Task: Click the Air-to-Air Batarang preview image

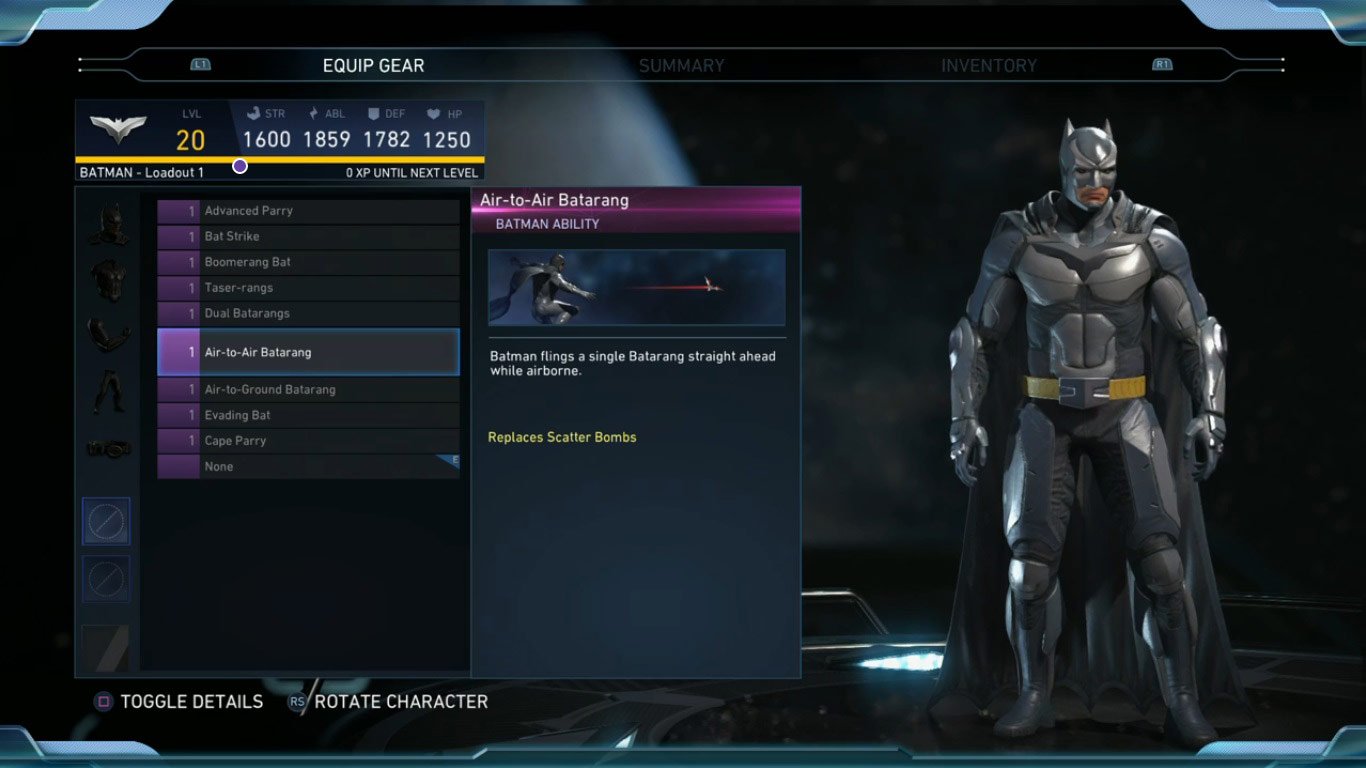Action: tap(636, 288)
